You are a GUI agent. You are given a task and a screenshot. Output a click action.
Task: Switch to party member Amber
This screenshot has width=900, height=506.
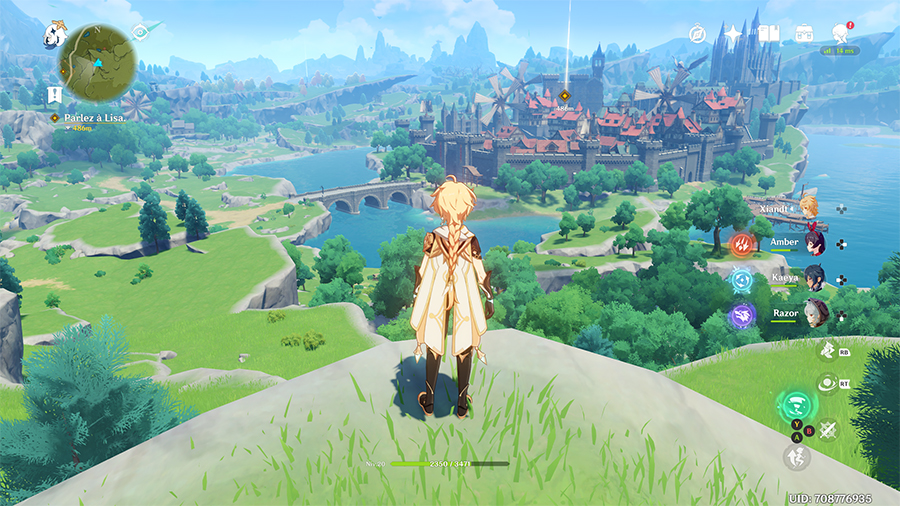point(815,242)
